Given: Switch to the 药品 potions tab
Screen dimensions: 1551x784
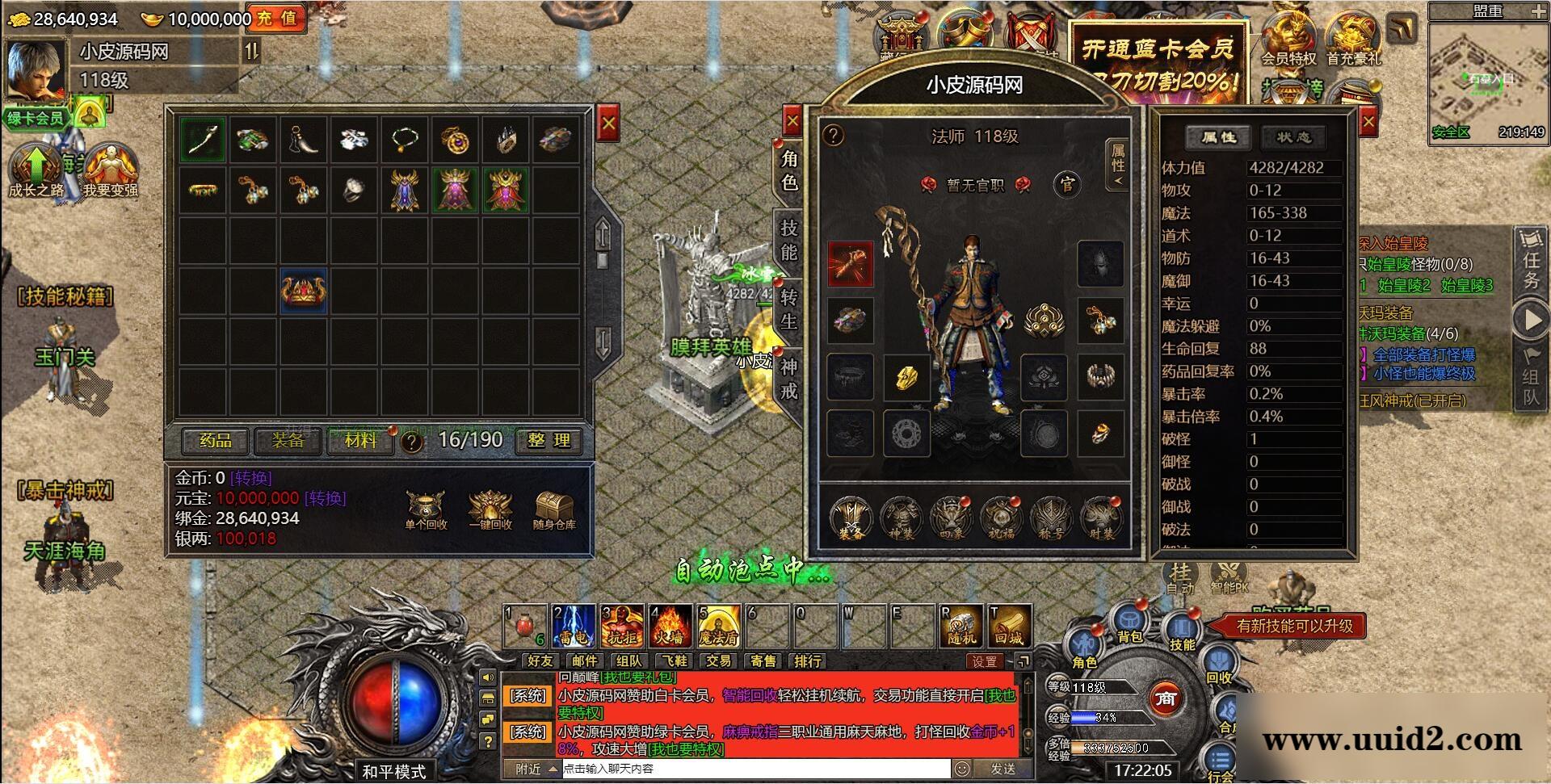Looking at the screenshot, I should coord(215,440).
